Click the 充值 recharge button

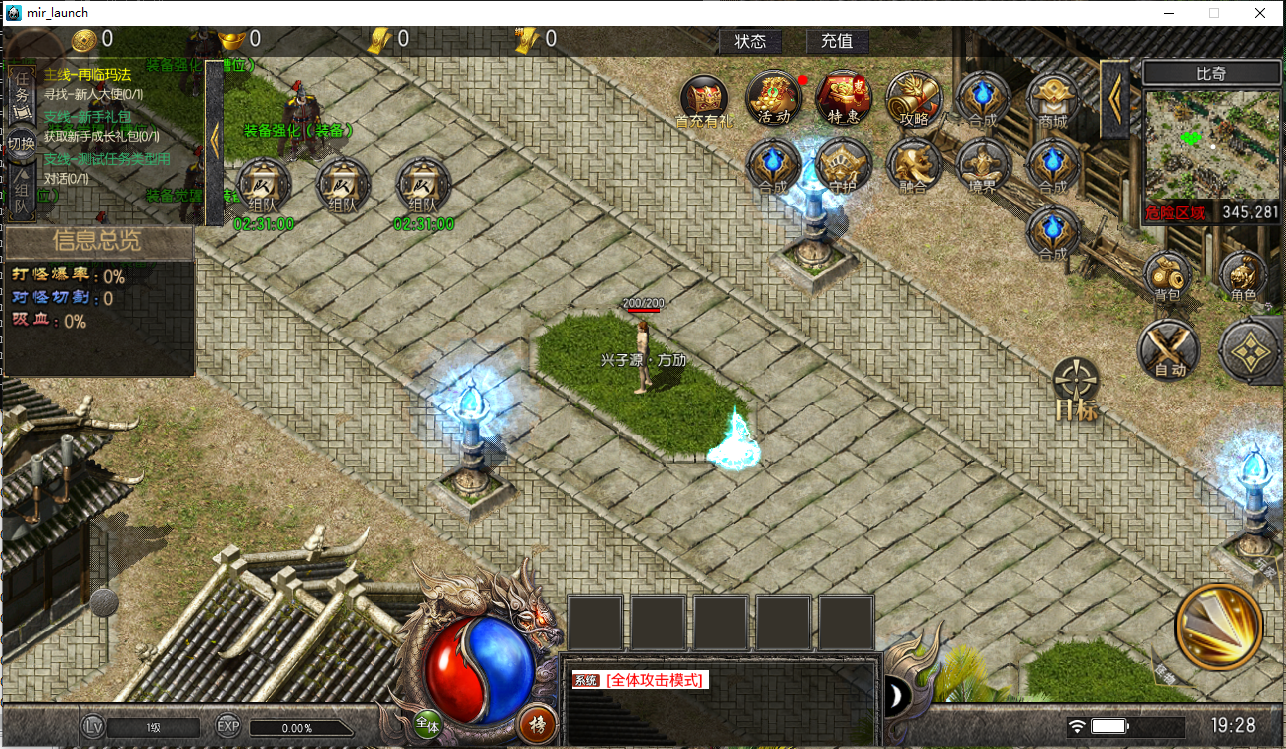pyautogui.click(x=837, y=41)
